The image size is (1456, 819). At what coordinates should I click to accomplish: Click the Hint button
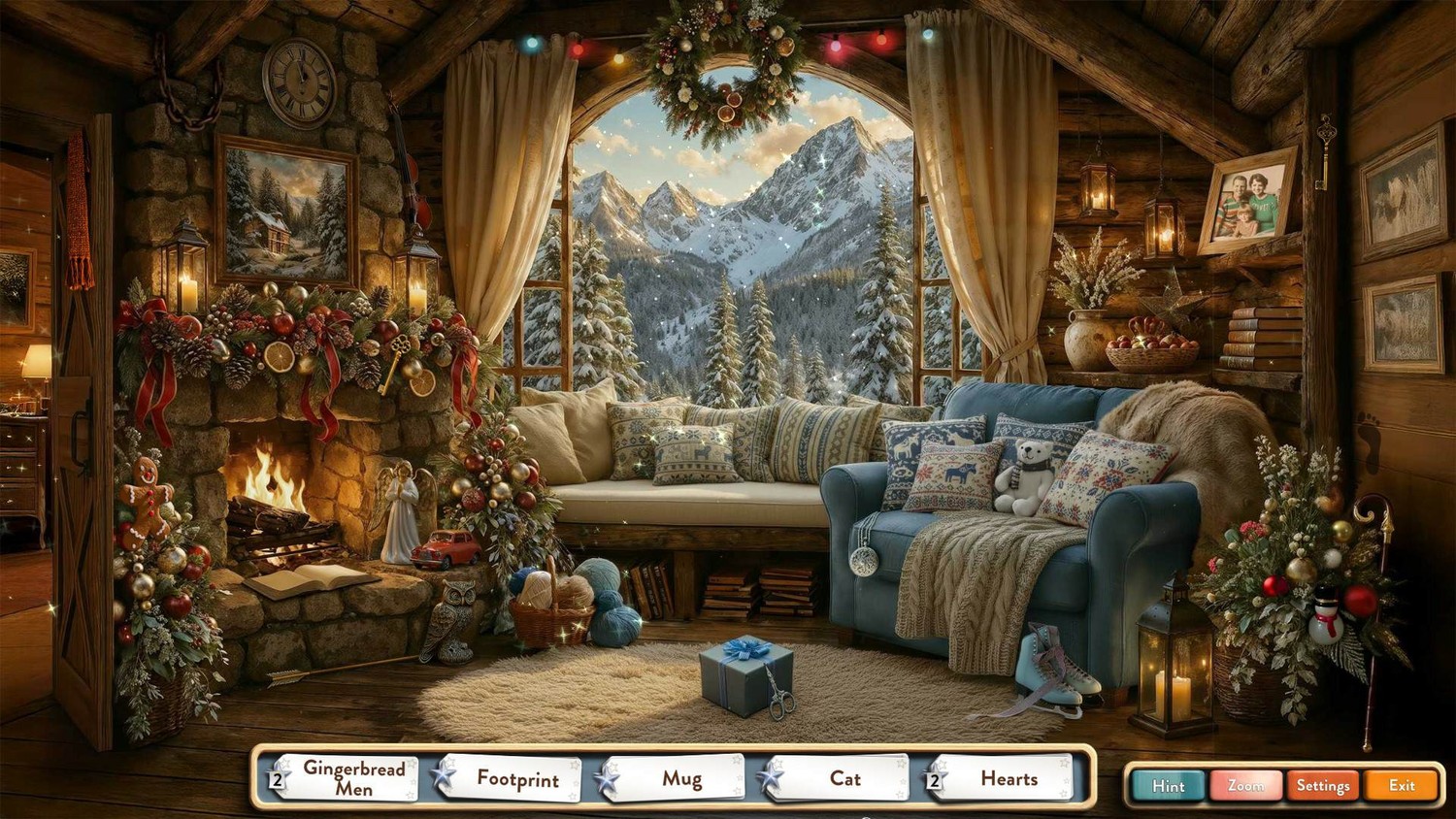pyautogui.click(x=1168, y=785)
